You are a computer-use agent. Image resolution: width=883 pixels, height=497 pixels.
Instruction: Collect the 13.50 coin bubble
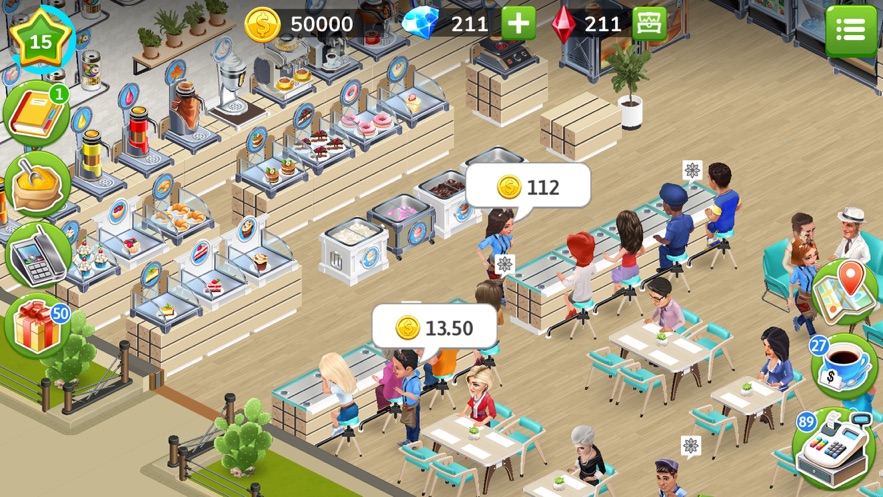coord(435,327)
